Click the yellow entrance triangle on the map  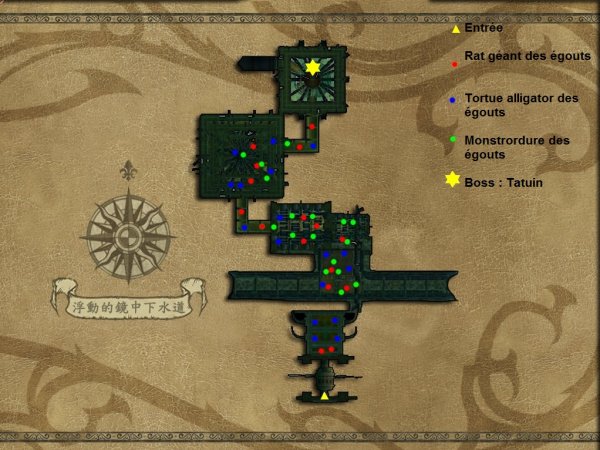pyautogui.click(x=324, y=396)
